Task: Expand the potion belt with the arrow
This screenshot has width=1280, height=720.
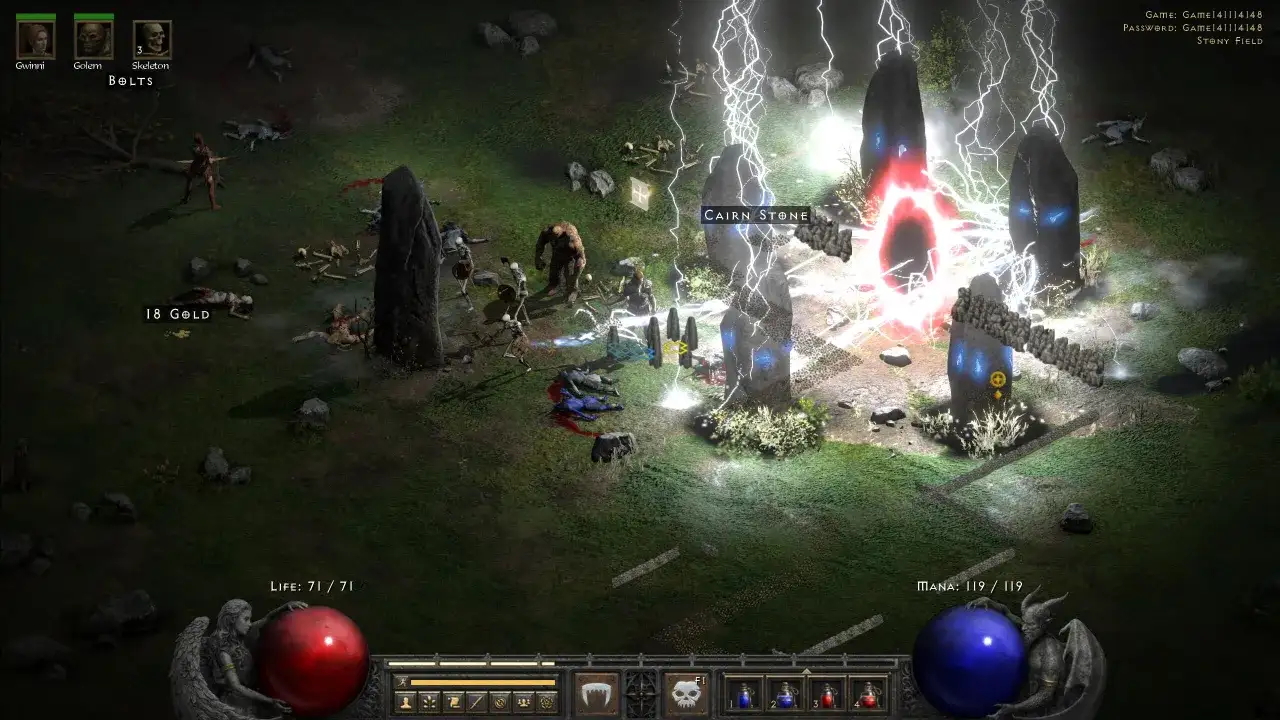Action: pos(806,669)
